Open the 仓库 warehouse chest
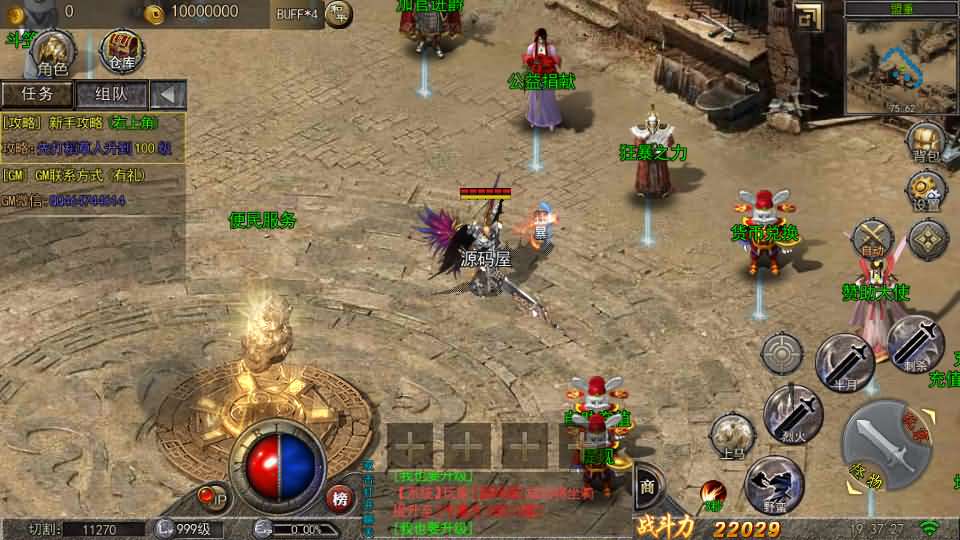Viewport: 960px width, 540px height. point(121,50)
